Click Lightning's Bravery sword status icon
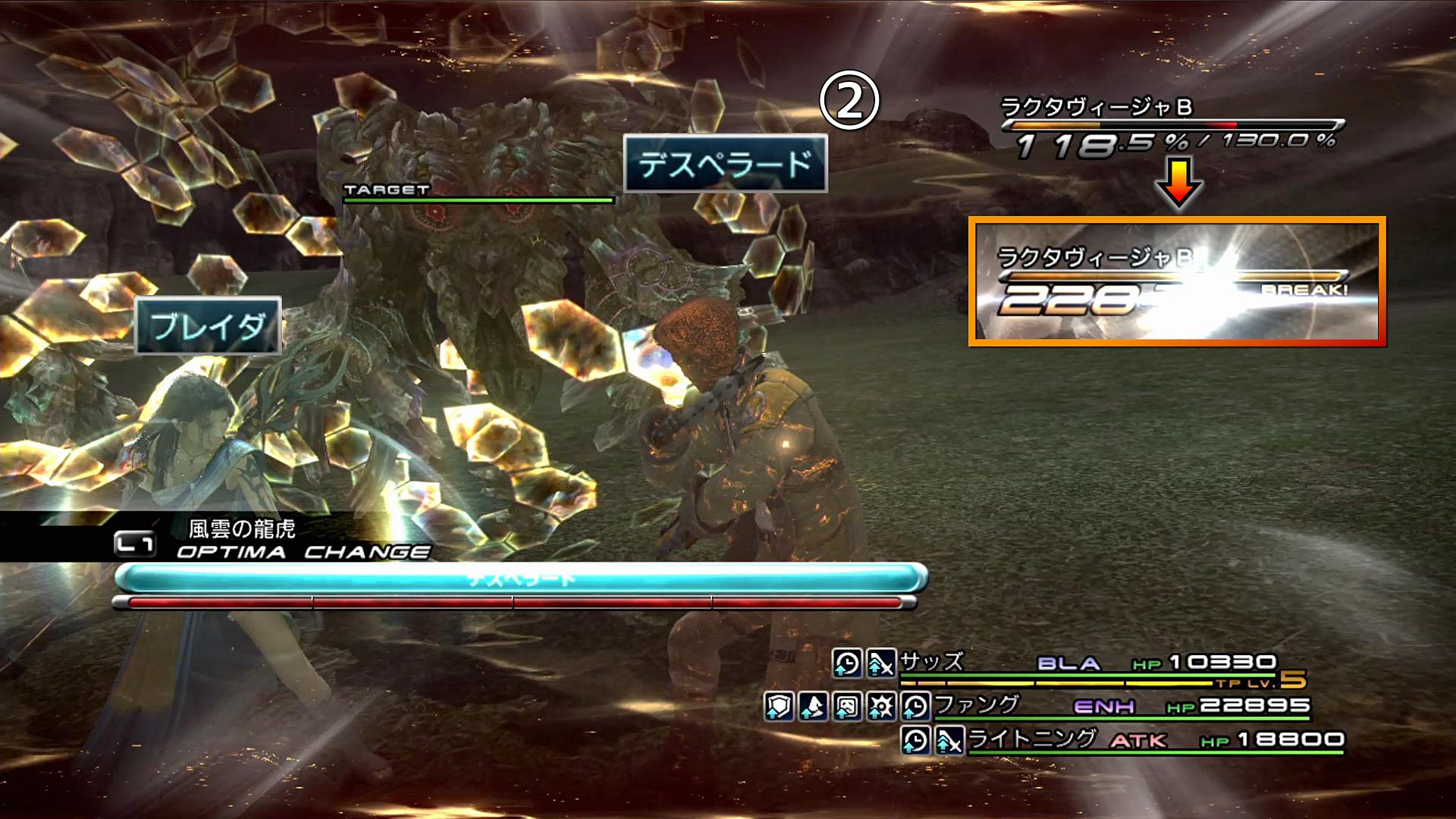The height and width of the screenshot is (819, 1456). (x=949, y=740)
